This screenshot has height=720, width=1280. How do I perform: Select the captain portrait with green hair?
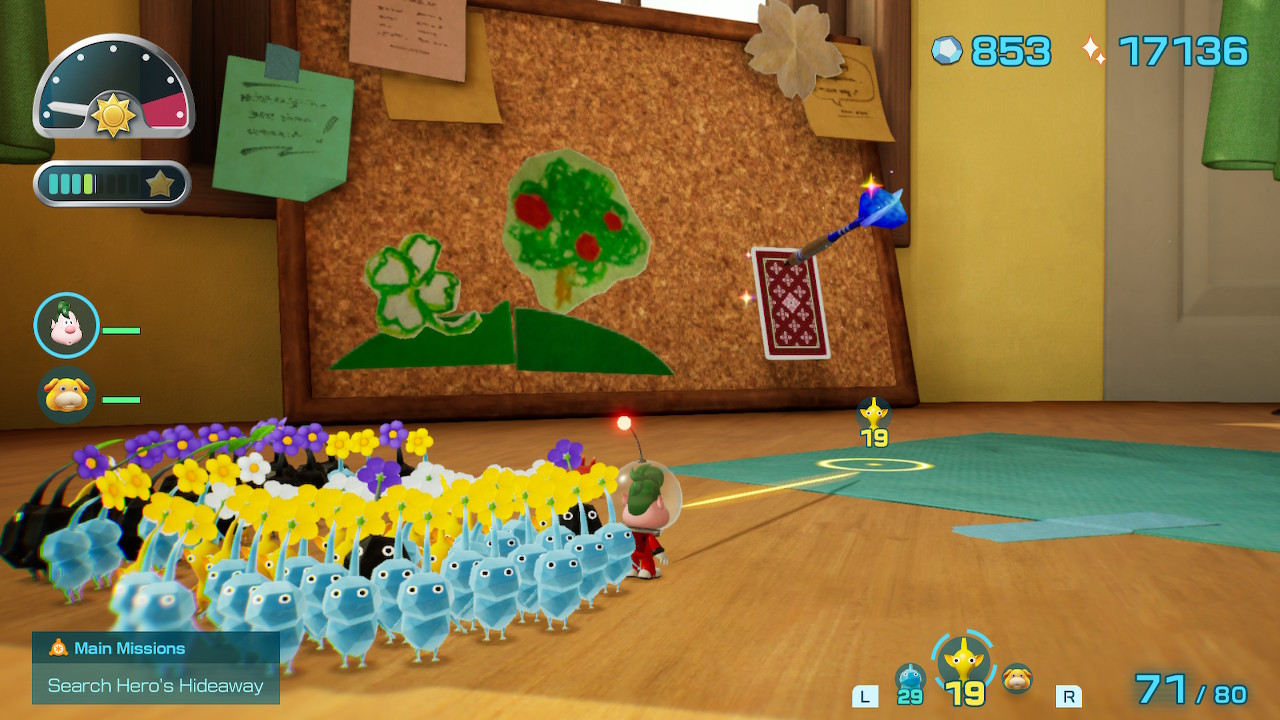[x=67, y=326]
